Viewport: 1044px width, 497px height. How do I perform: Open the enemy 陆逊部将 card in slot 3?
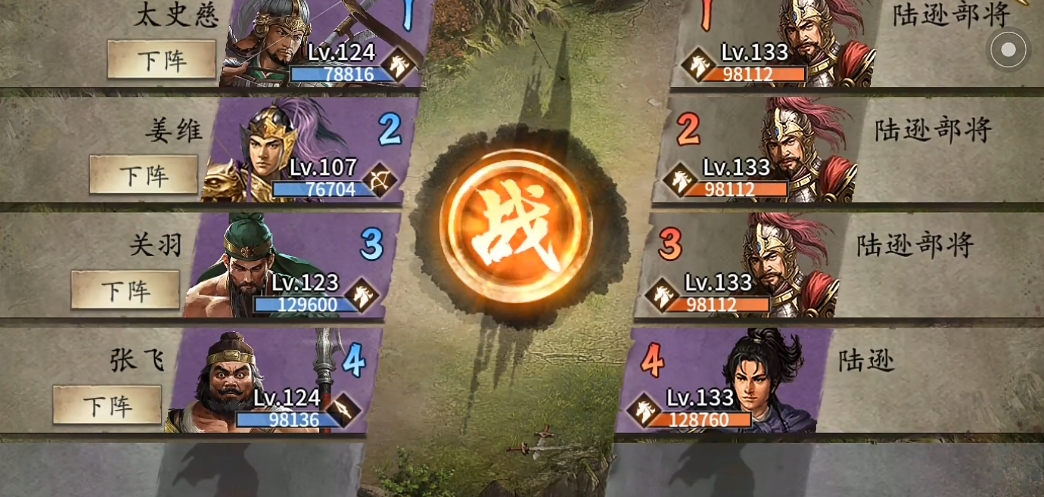click(745, 266)
